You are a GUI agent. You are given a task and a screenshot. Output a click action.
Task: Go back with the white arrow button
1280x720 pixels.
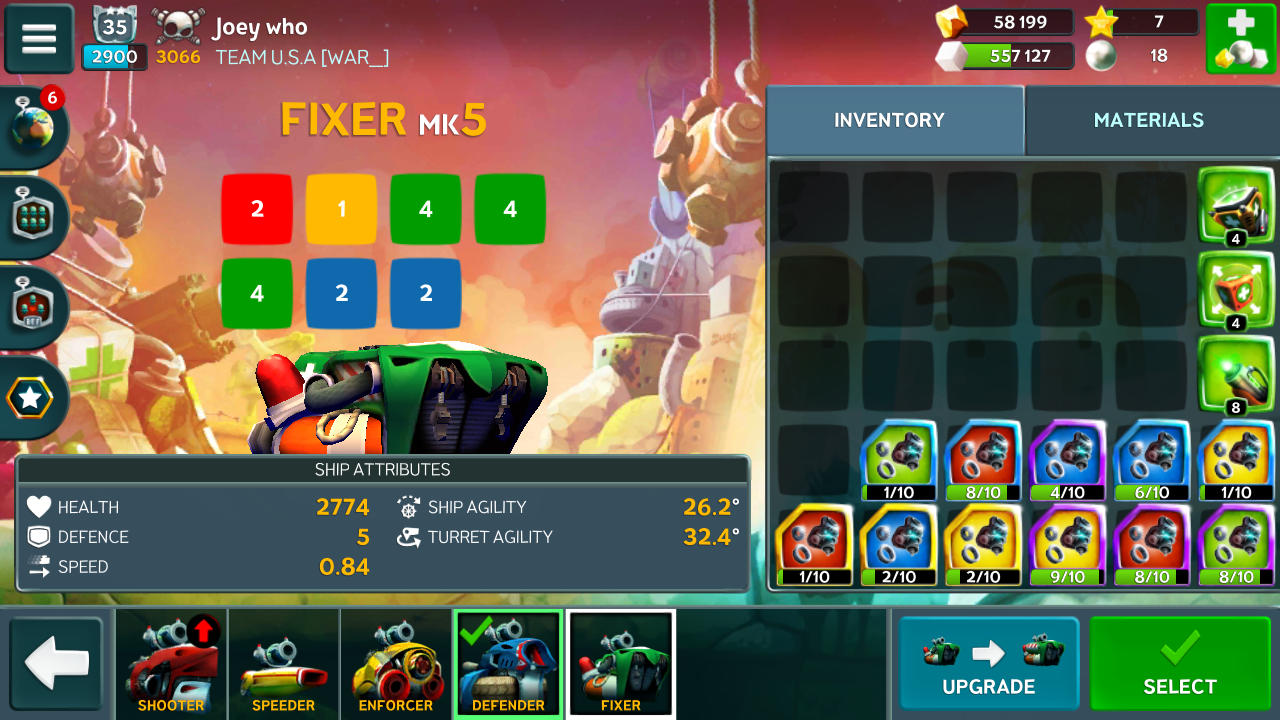click(x=57, y=664)
